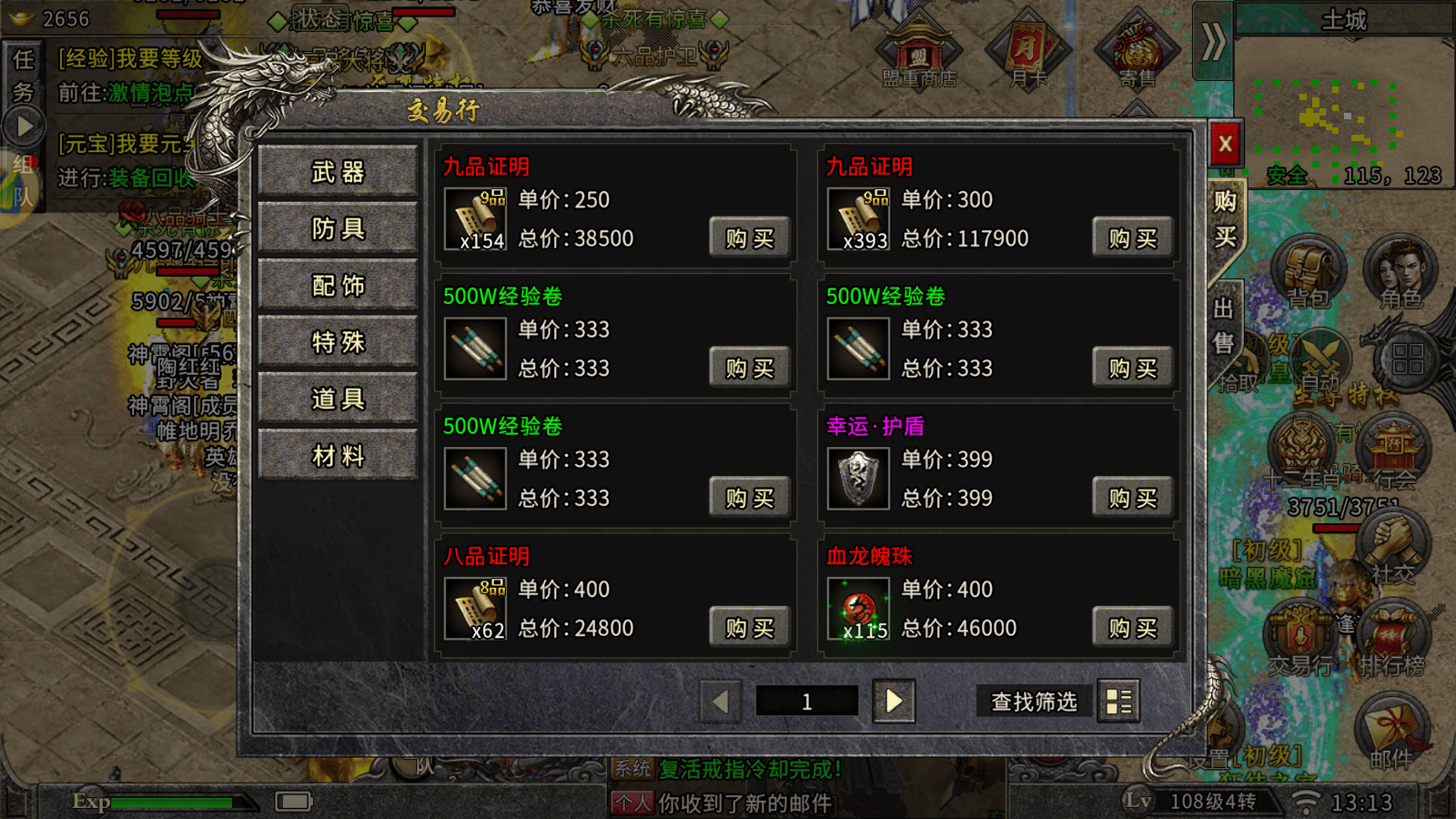Viewport: 1456px width, 819px height.
Task: Switch to the 防具 armor category
Action: pyautogui.click(x=339, y=228)
